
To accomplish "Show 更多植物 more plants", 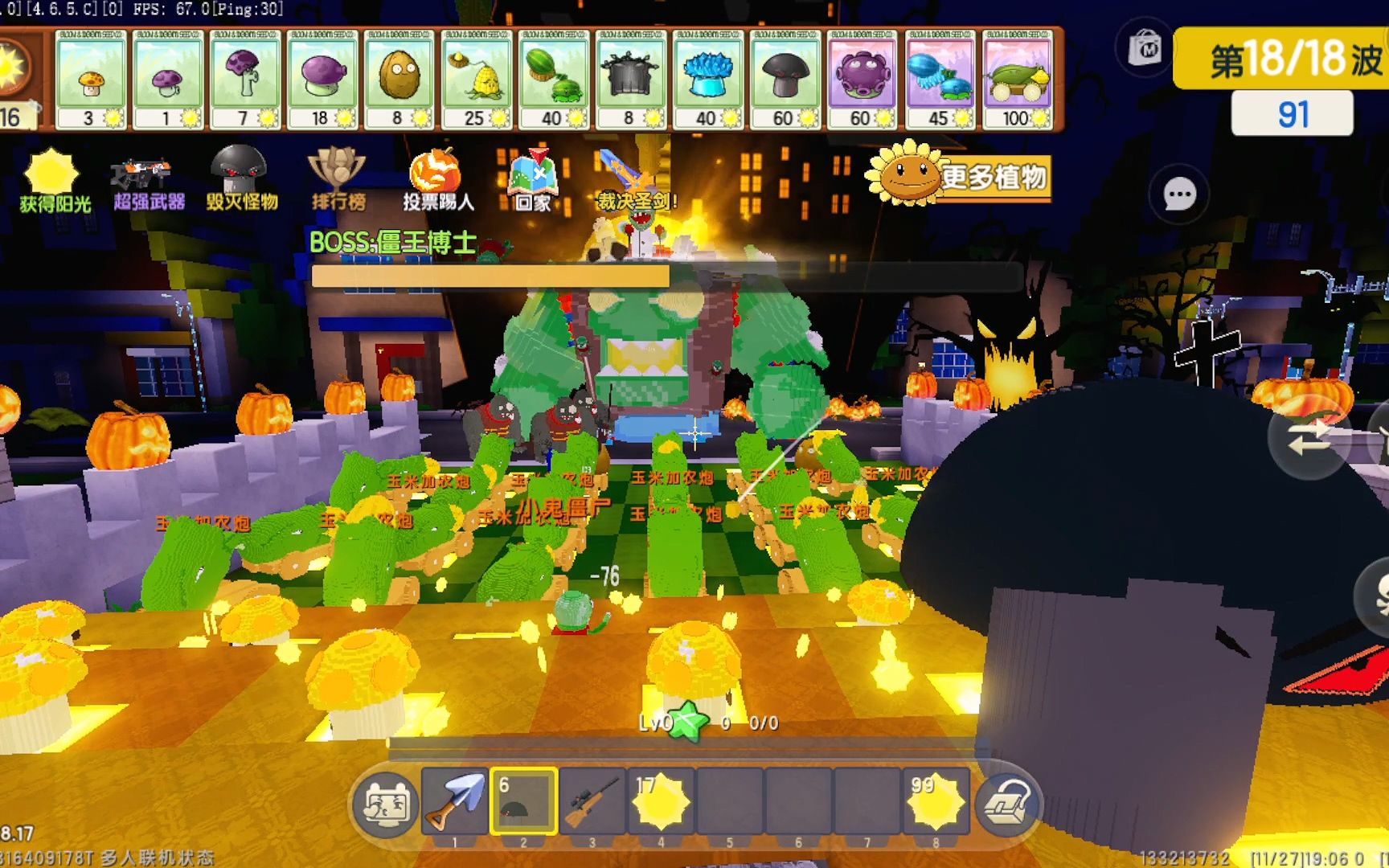I will point(960,176).
